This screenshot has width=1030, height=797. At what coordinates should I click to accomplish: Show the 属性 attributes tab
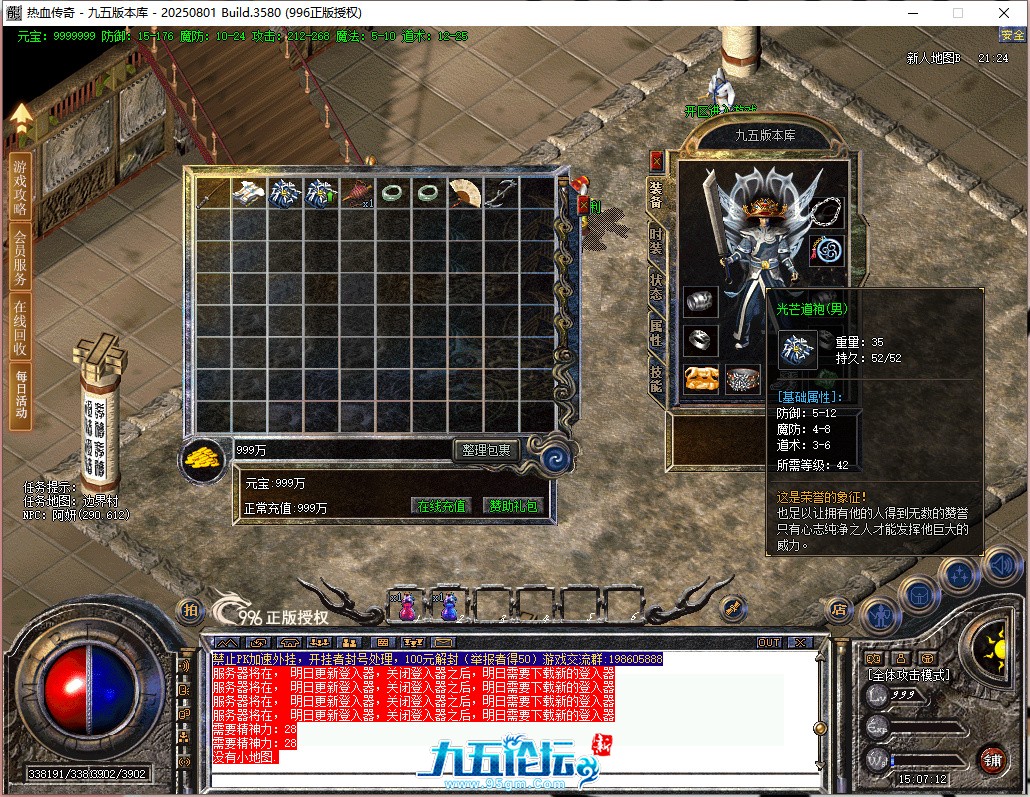(656, 331)
